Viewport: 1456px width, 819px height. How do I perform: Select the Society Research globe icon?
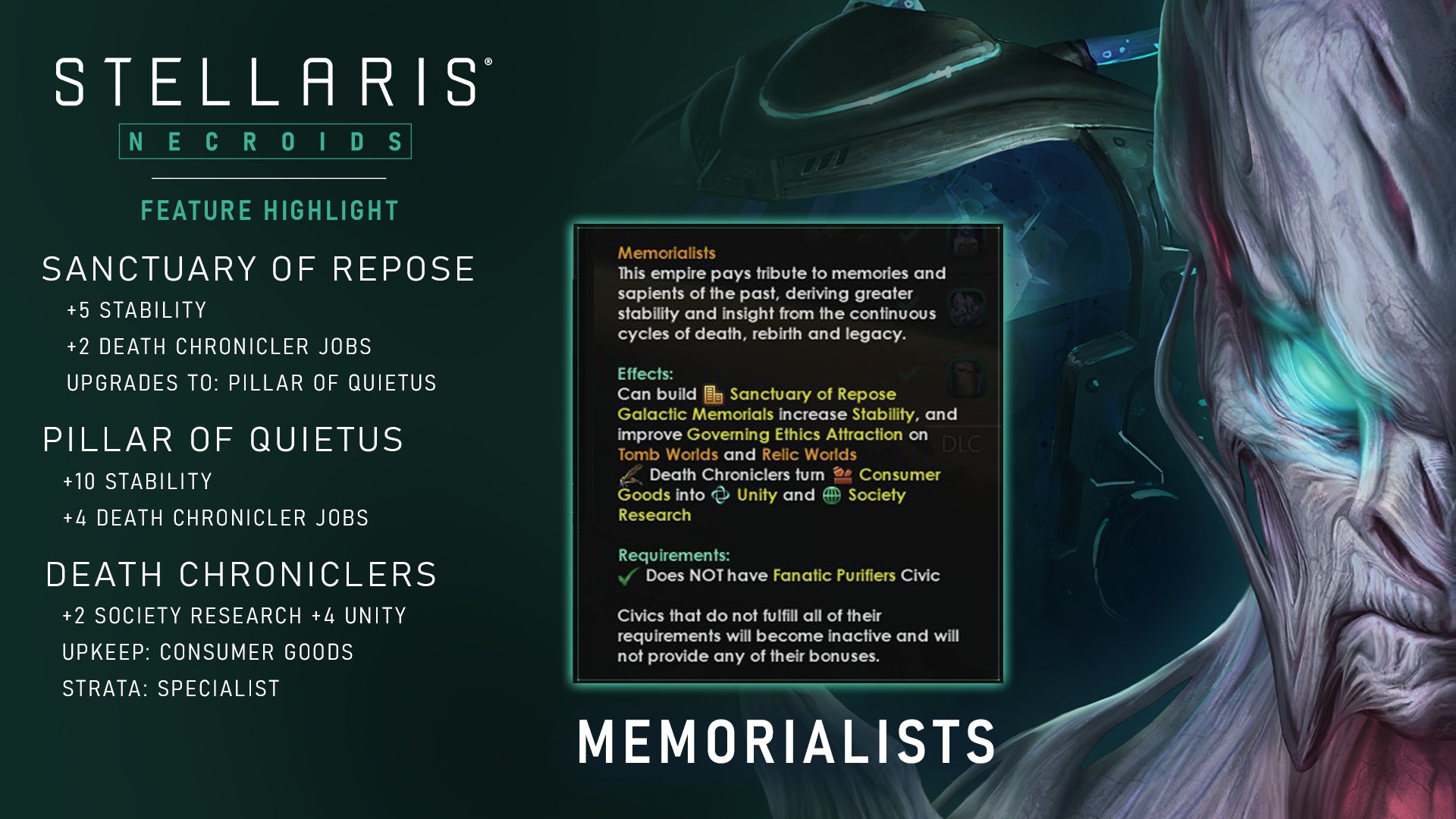832,496
